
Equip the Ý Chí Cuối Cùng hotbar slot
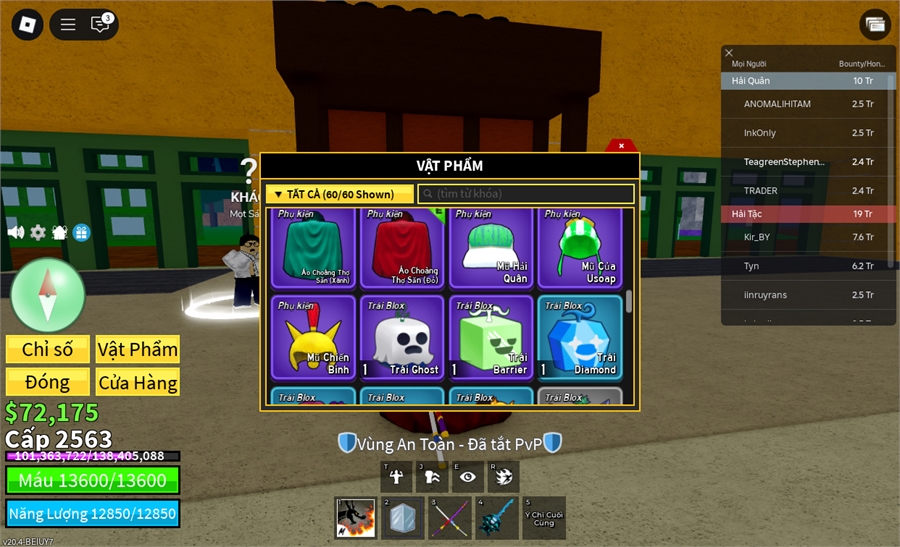pyautogui.click(x=544, y=518)
